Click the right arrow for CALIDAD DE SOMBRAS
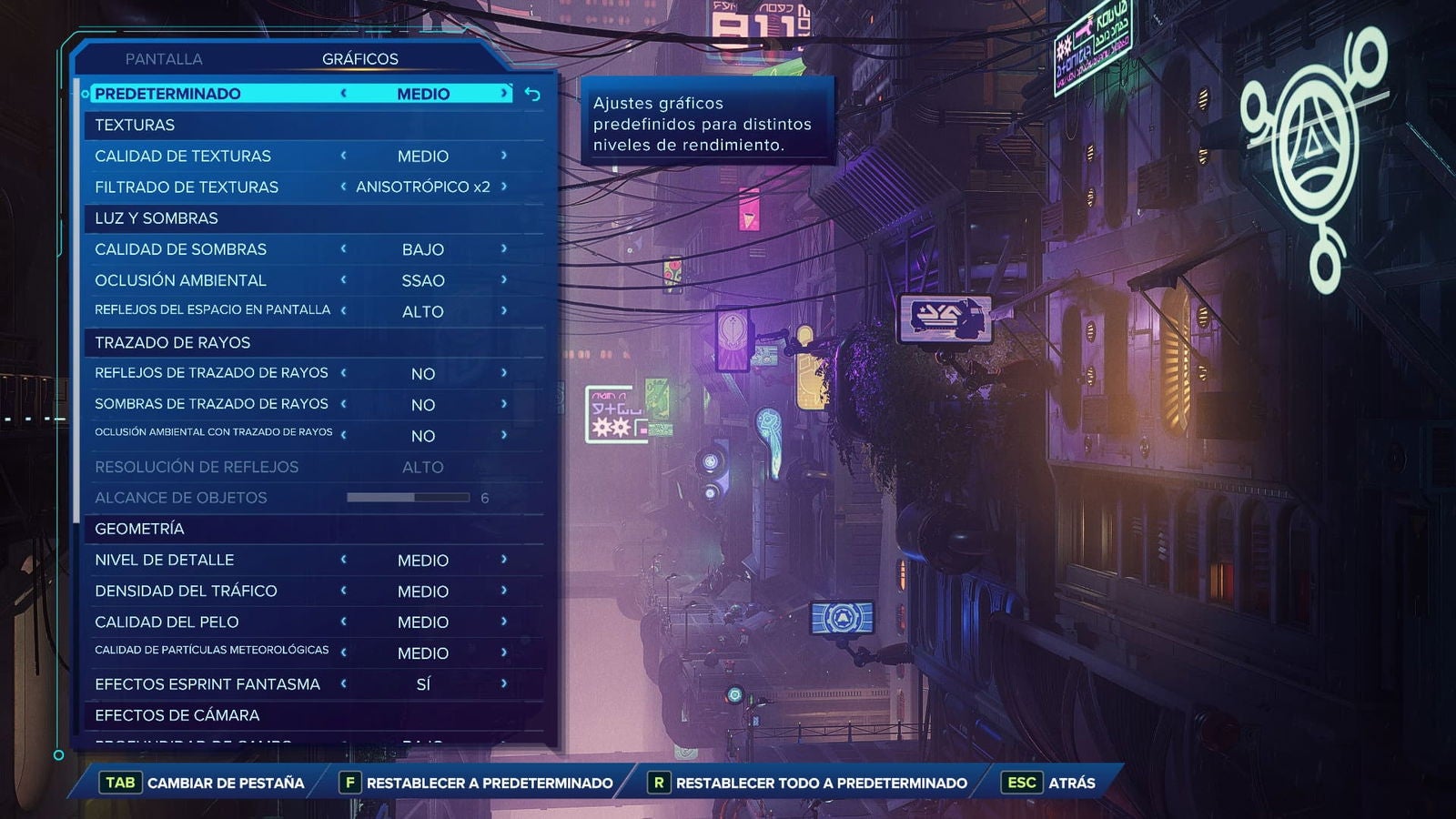The width and height of the screenshot is (1456, 819). click(x=502, y=248)
